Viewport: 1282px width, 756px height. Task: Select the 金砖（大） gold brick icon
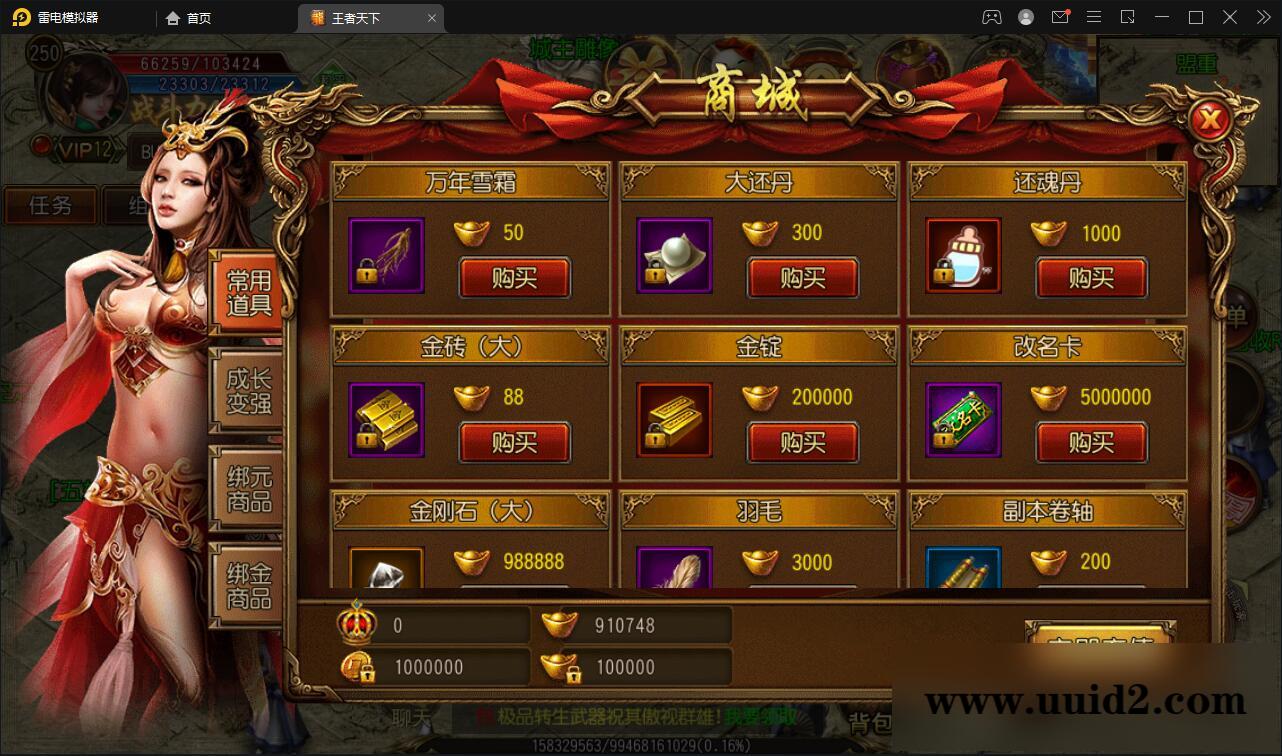(385, 420)
